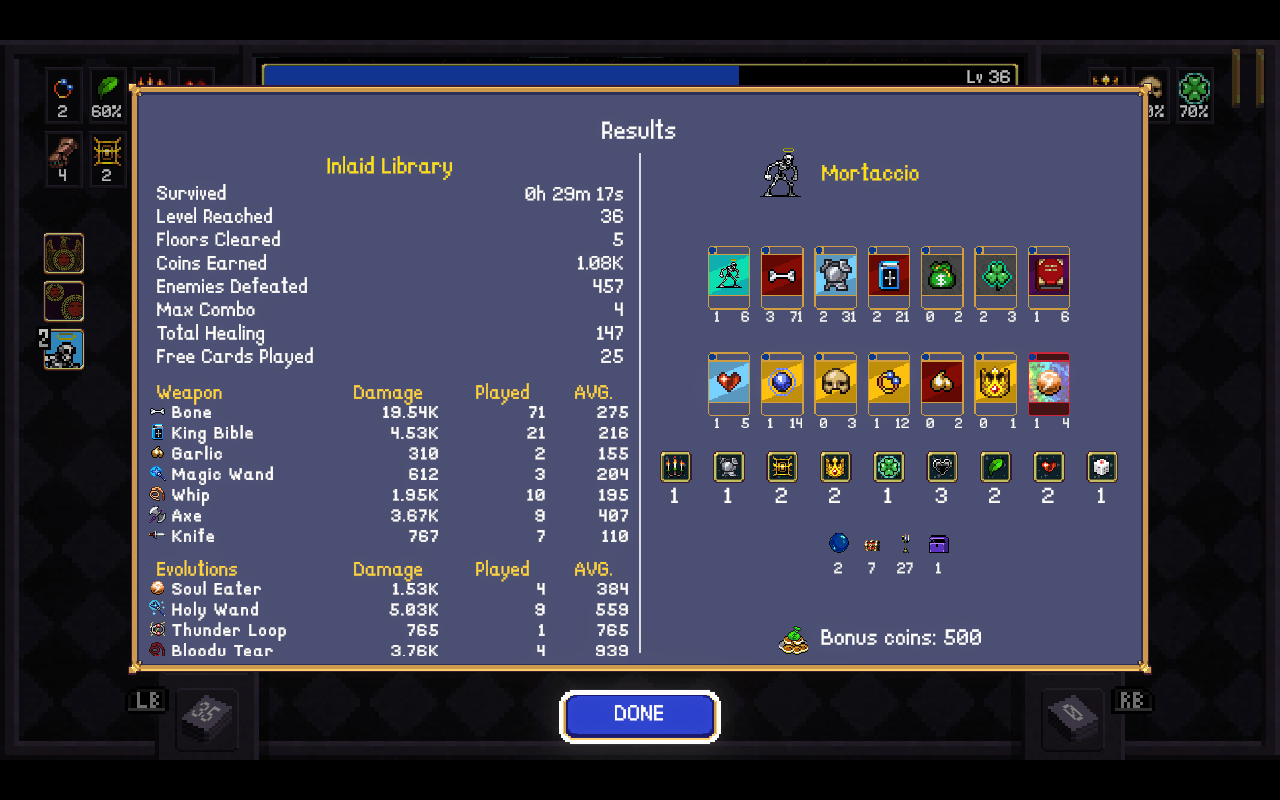
Task: Select the white dice passive icon
Action: pos(1101,467)
